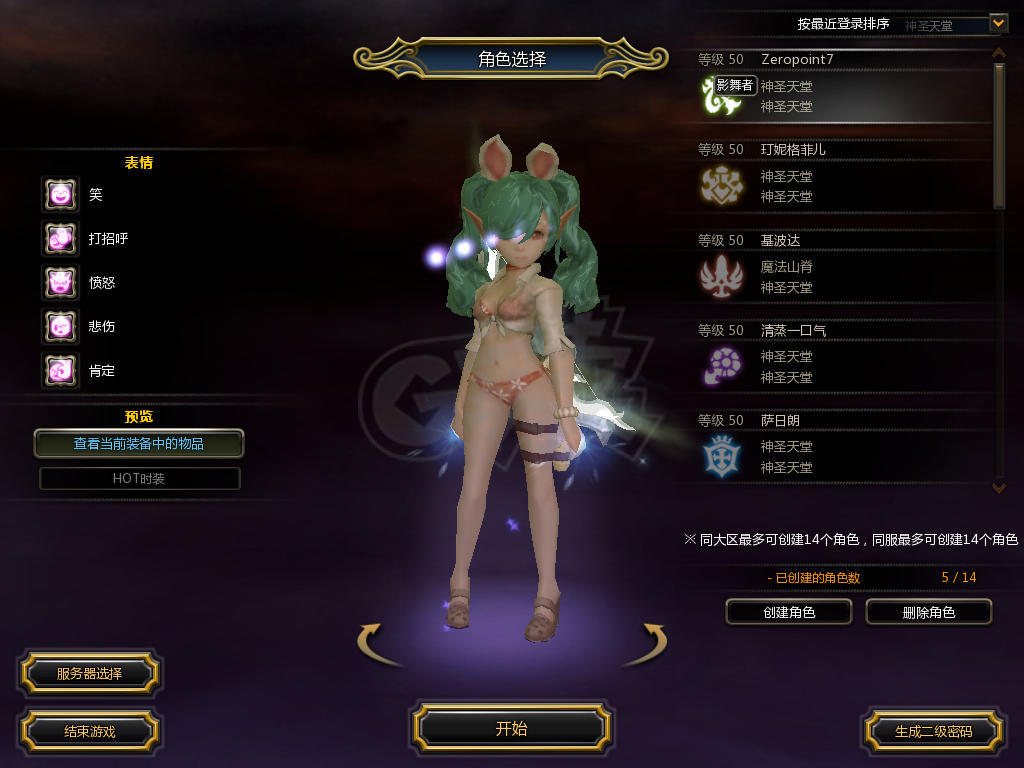Screen dimensions: 1024x768
Task: Select the 愤怒 angry expression
Action: click(x=60, y=282)
